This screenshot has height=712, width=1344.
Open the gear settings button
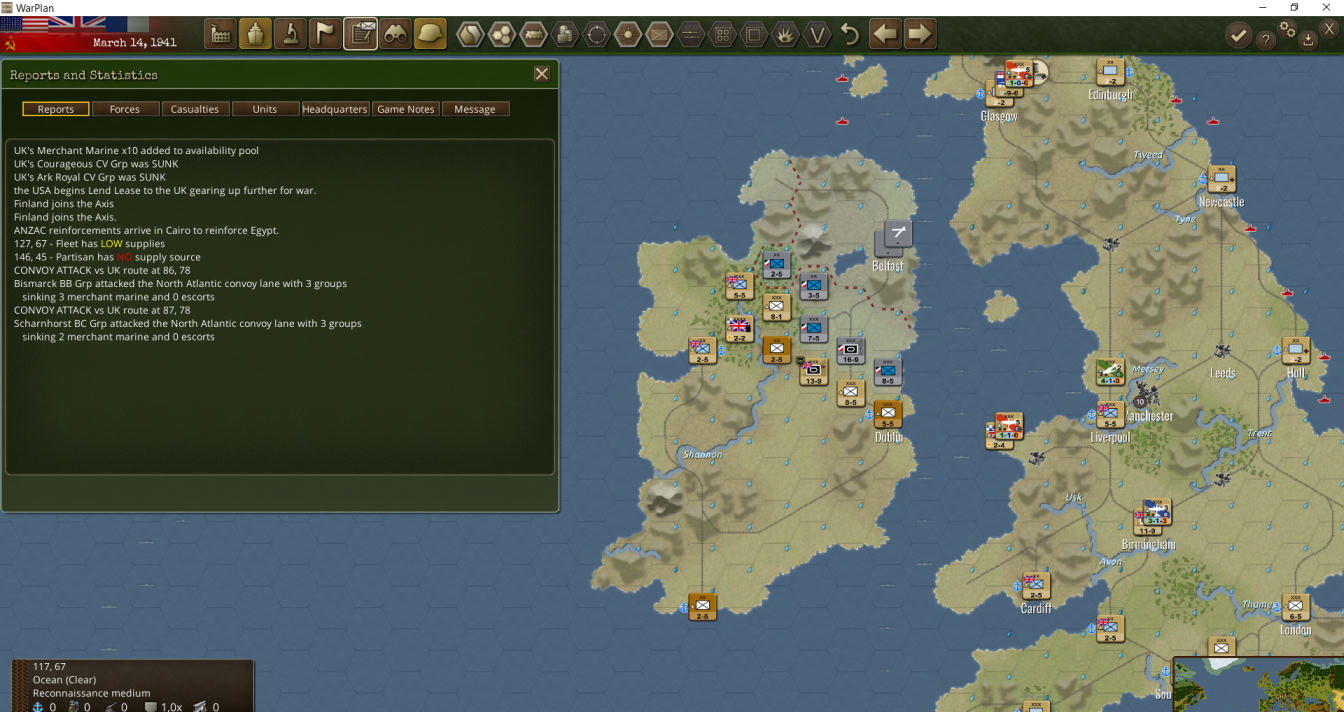[x=1288, y=30]
